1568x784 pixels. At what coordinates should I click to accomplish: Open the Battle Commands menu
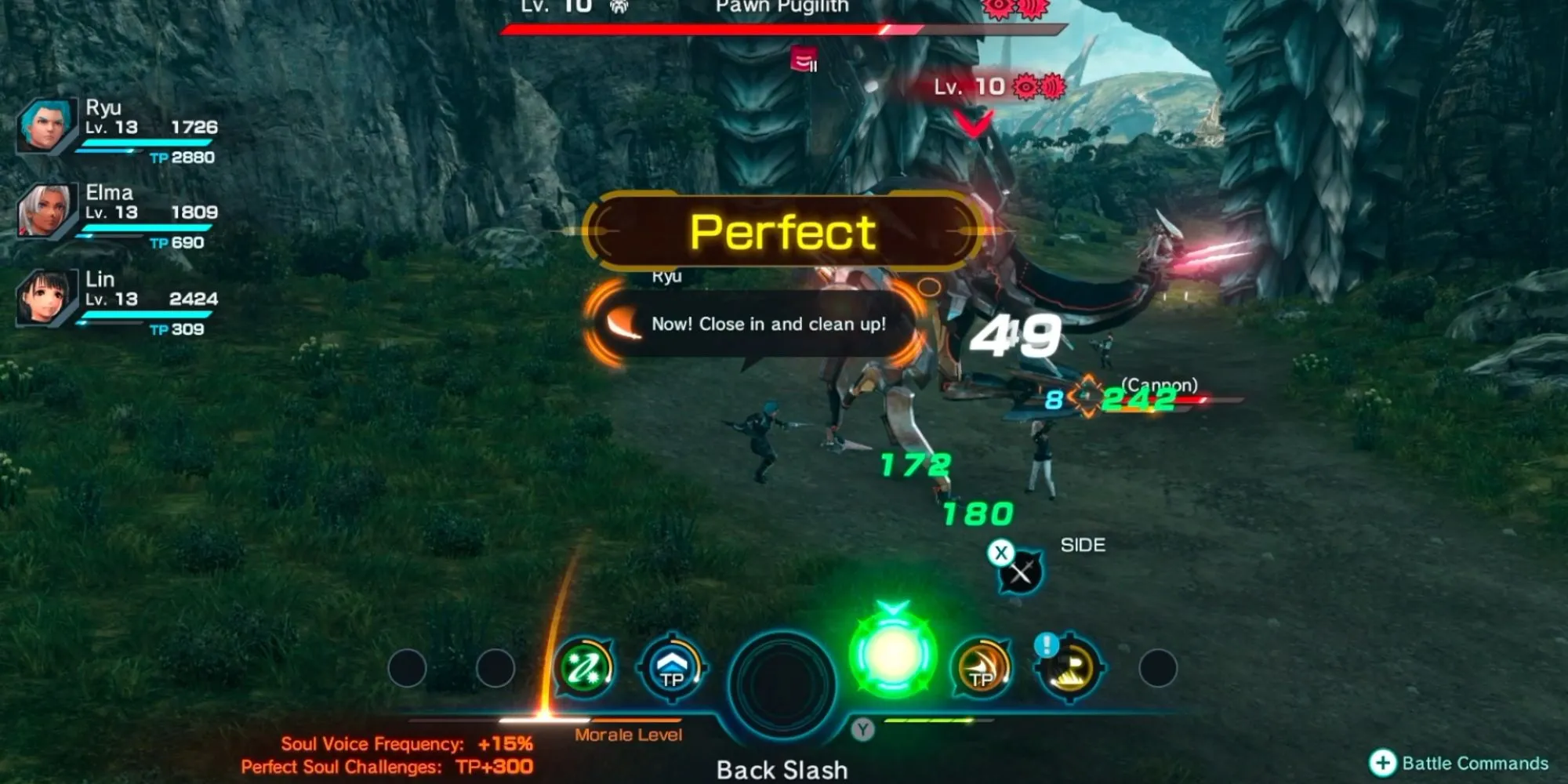pos(1459,763)
